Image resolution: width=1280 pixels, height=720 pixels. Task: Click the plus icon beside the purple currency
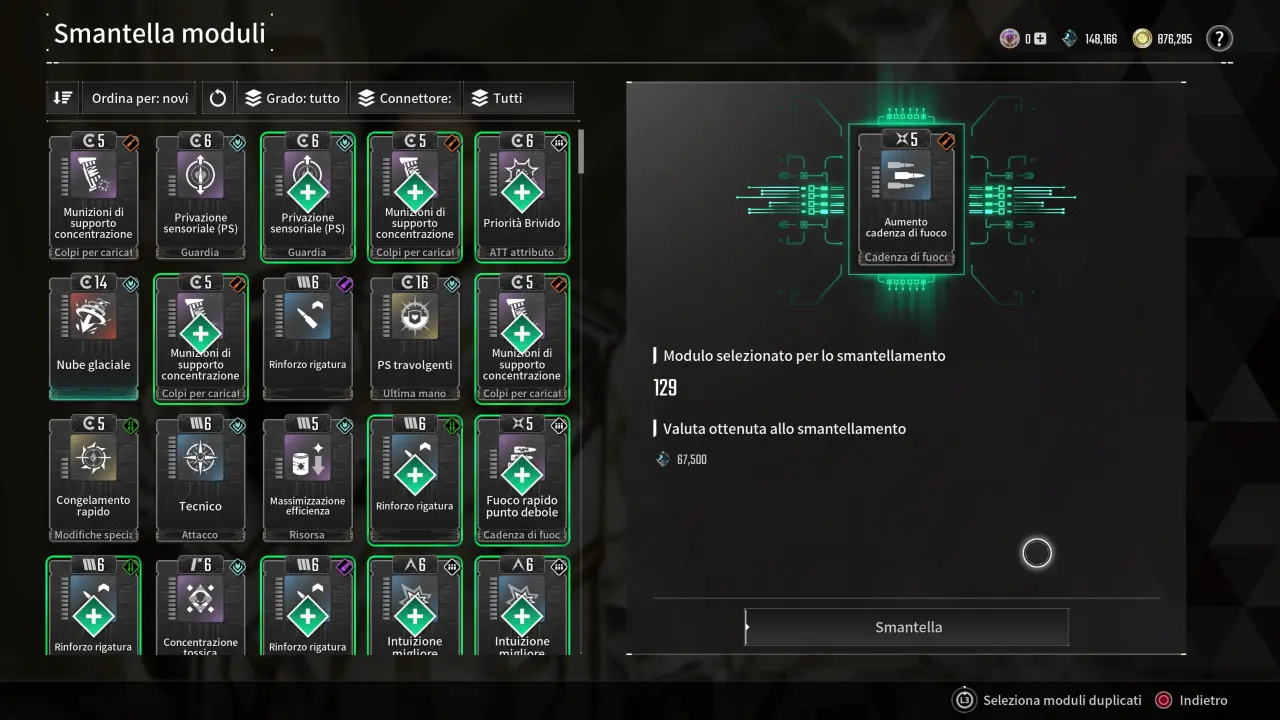pyautogui.click(x=1040, y=39)
